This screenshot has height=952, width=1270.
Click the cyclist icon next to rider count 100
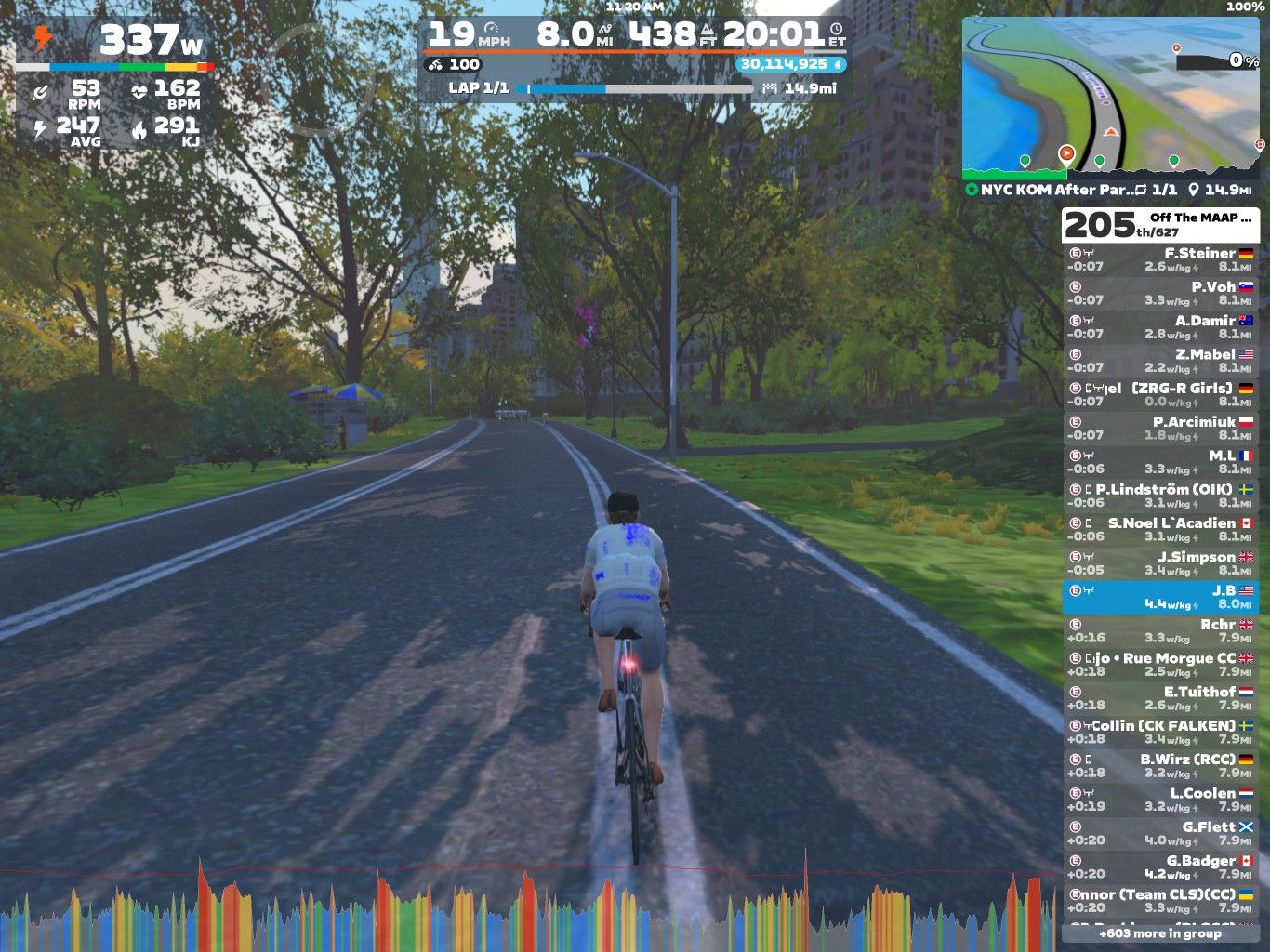coord(436,65)
